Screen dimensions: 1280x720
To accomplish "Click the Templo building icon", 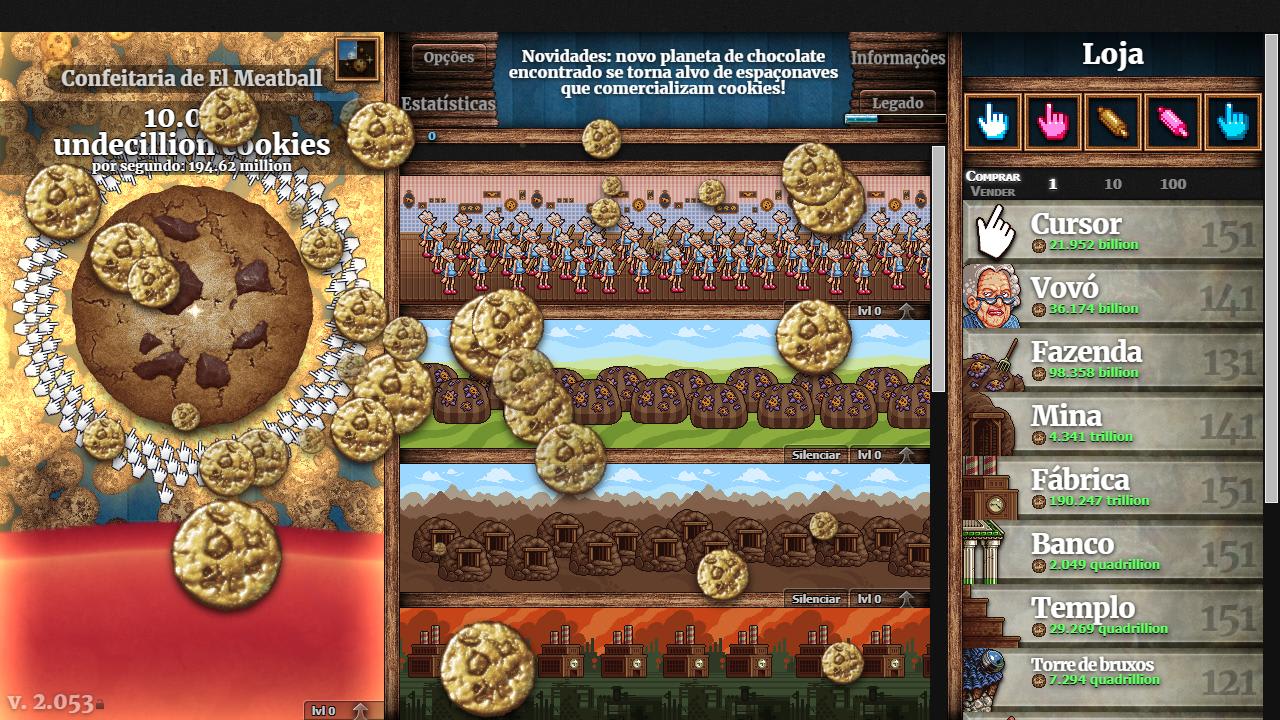I will click(x=991, y=616).
